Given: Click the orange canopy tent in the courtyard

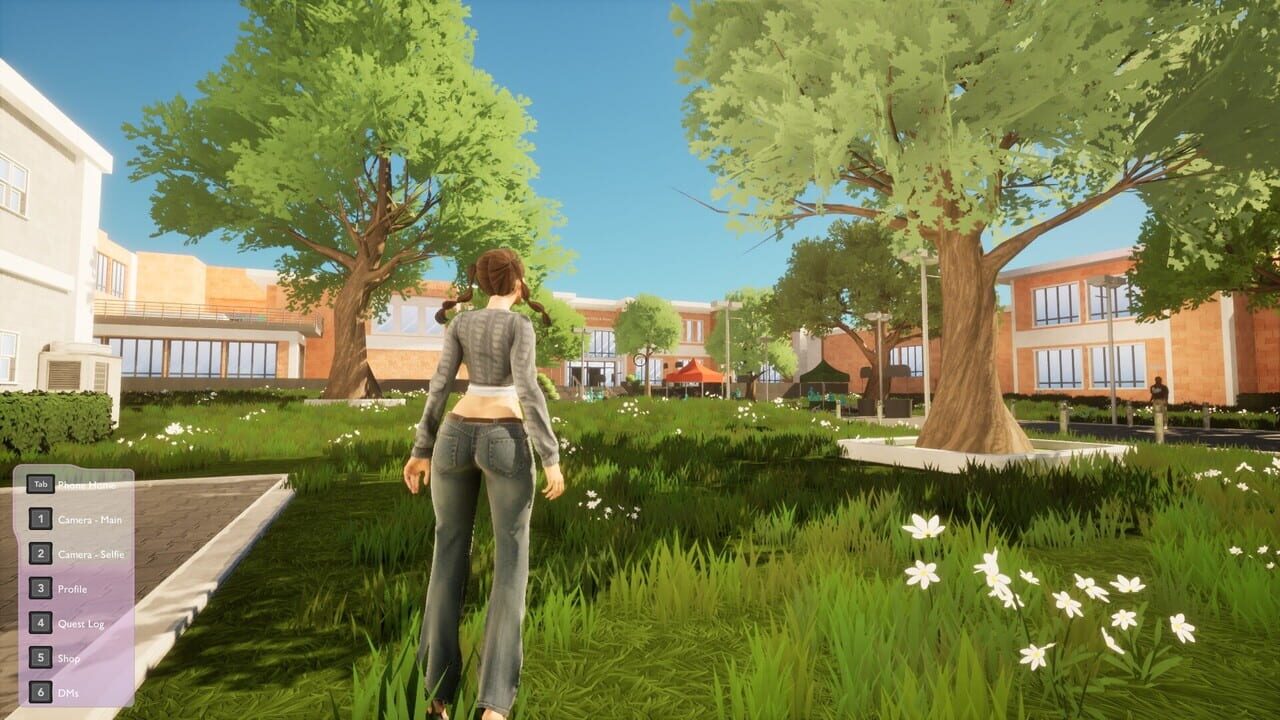Looking at the screenshot, I should point(693,372).
